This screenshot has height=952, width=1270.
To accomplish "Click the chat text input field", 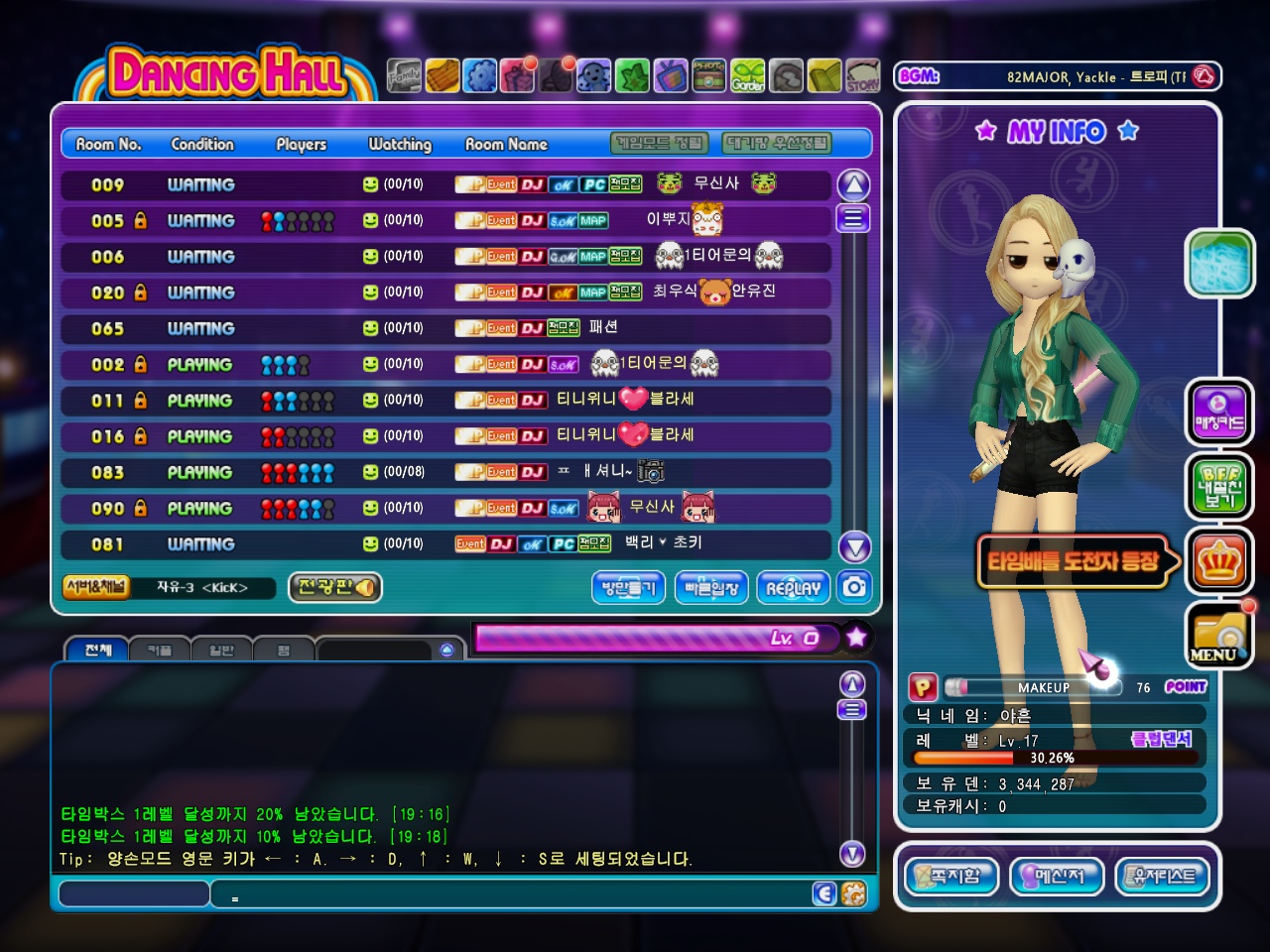I will pyautogui.click(x=133, y=894).
